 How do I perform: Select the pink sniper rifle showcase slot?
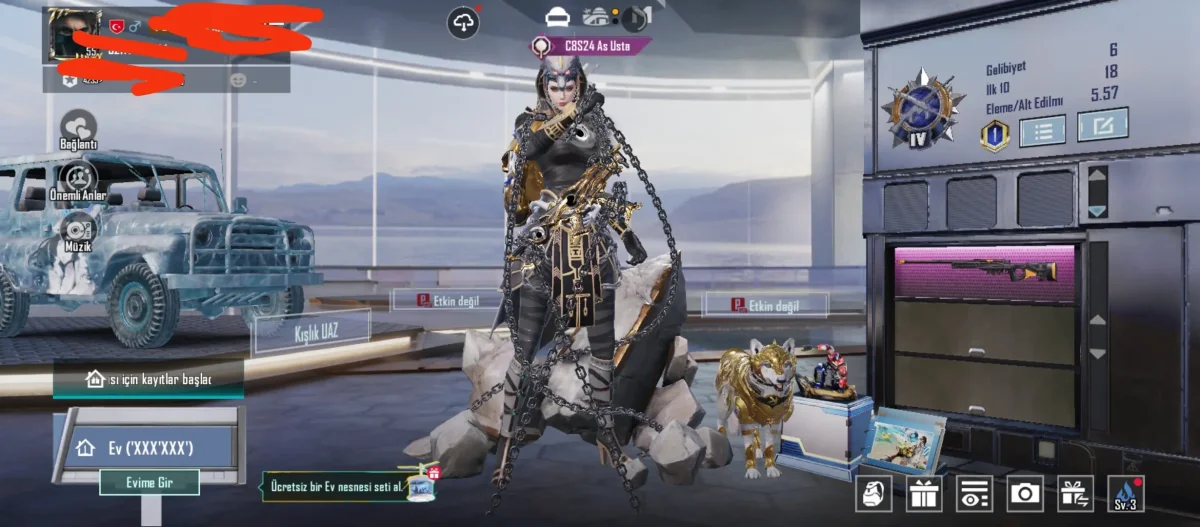pyautogui.click(x=985, y=271)
